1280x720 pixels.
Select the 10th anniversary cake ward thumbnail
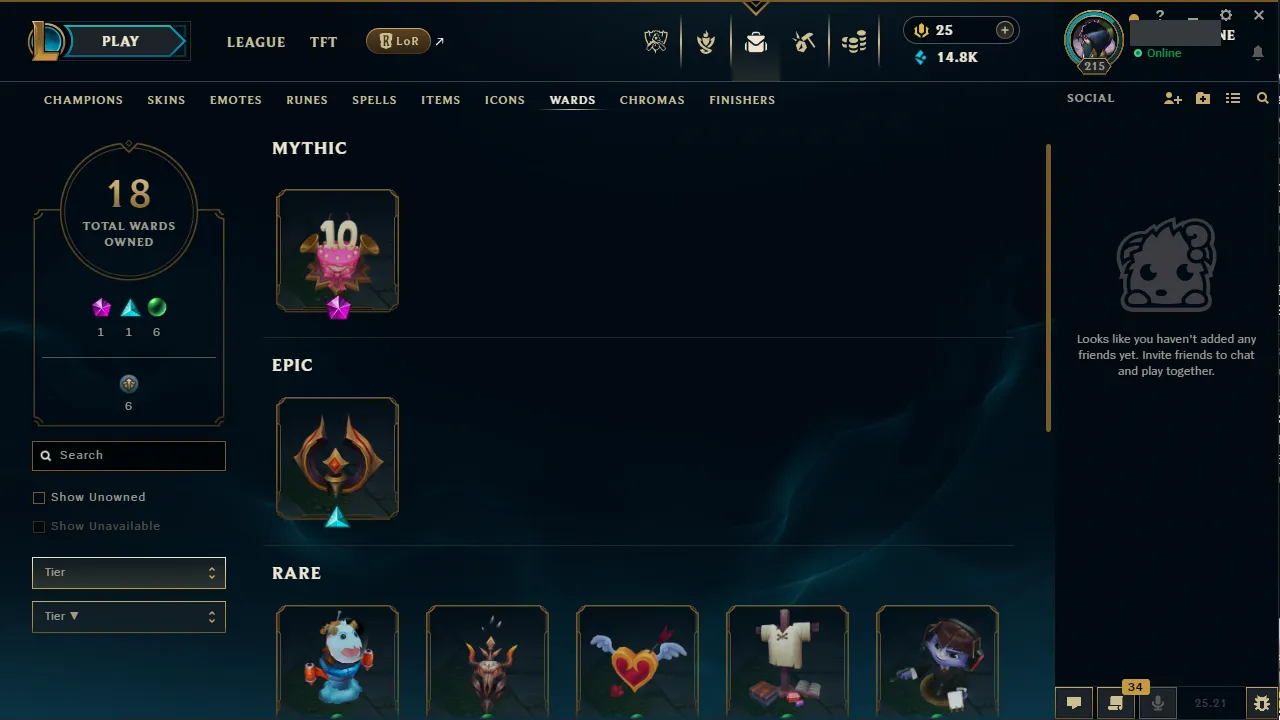[337, 250]
